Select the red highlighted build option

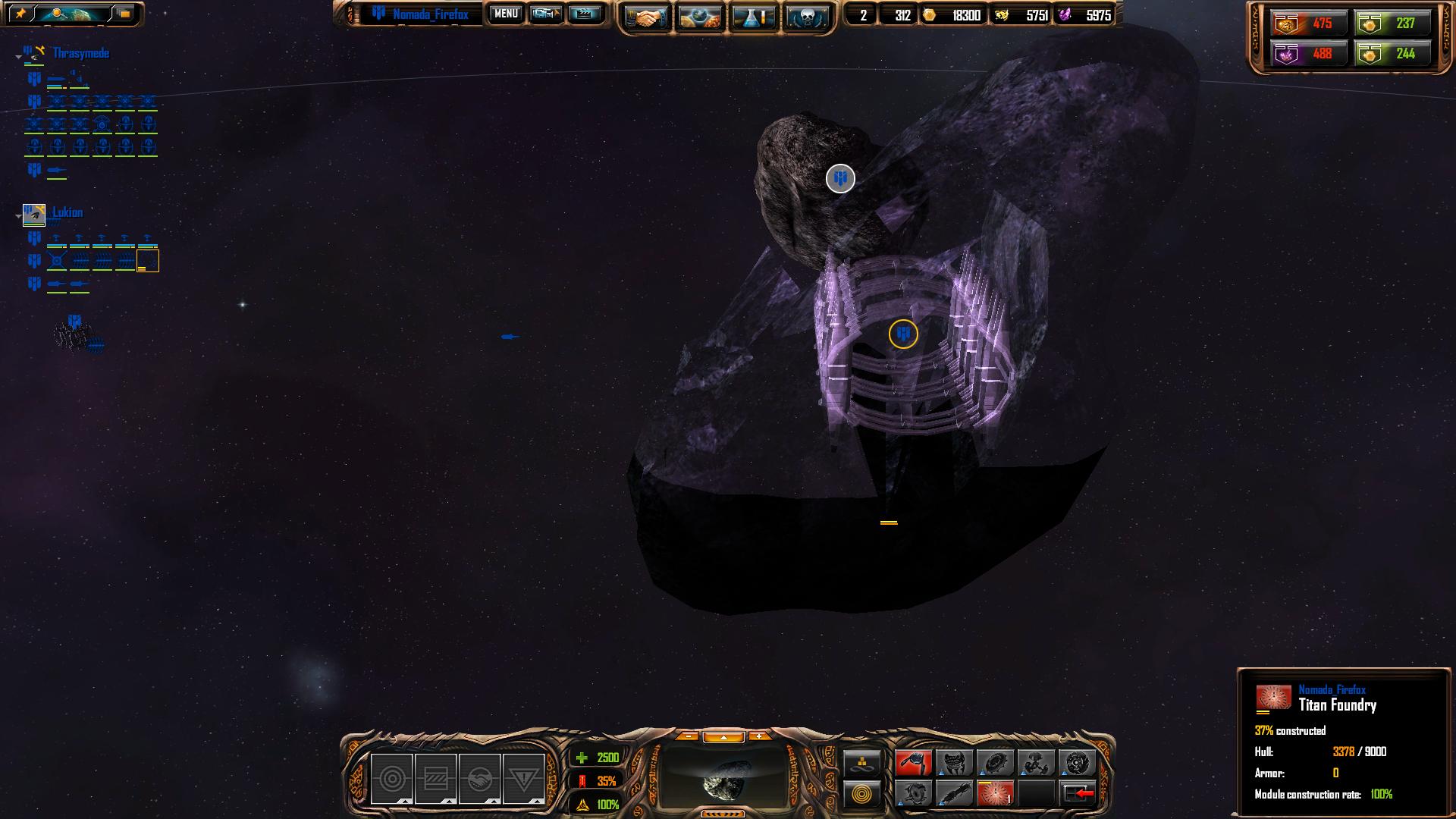[913, 762]
